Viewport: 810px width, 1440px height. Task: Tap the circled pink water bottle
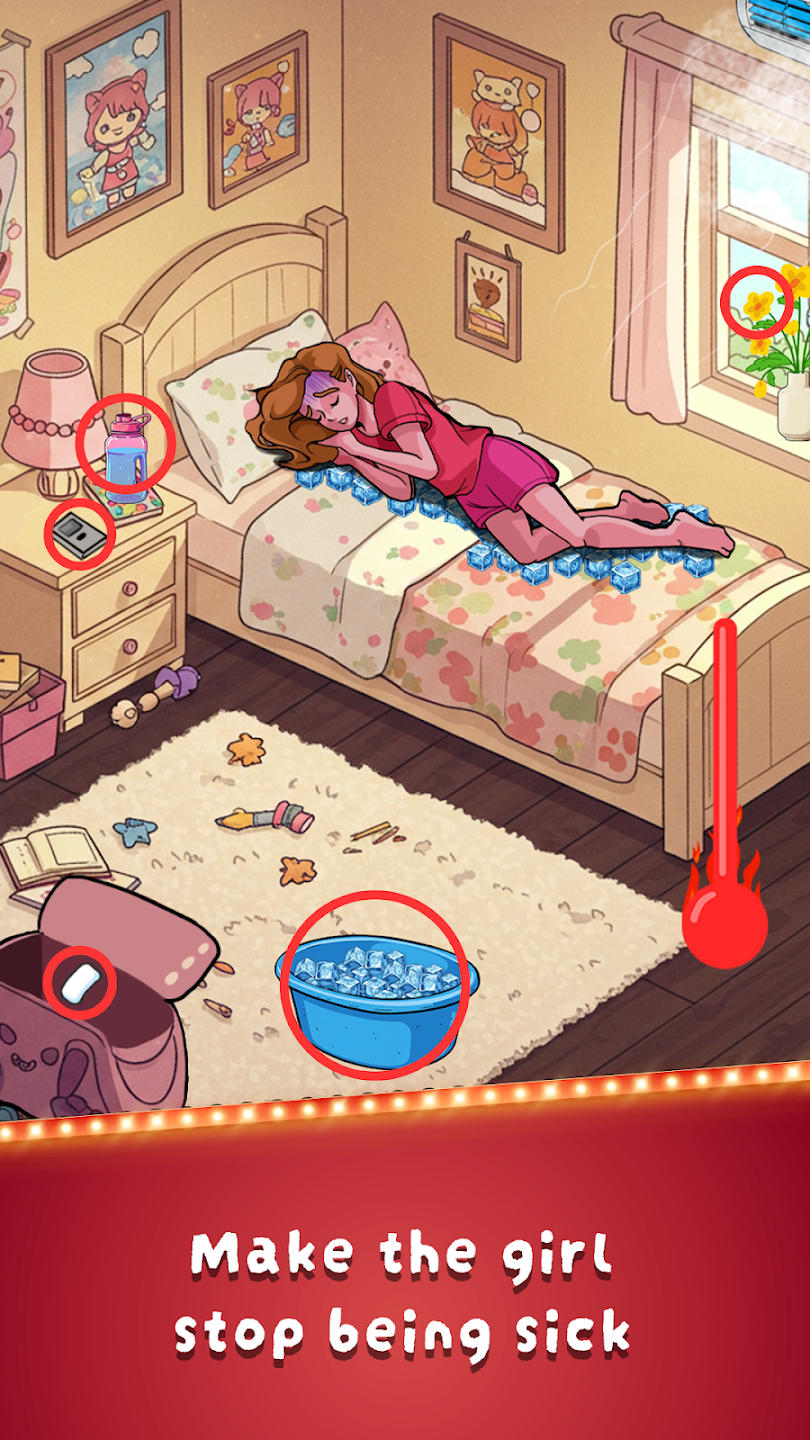coord(126,447)
